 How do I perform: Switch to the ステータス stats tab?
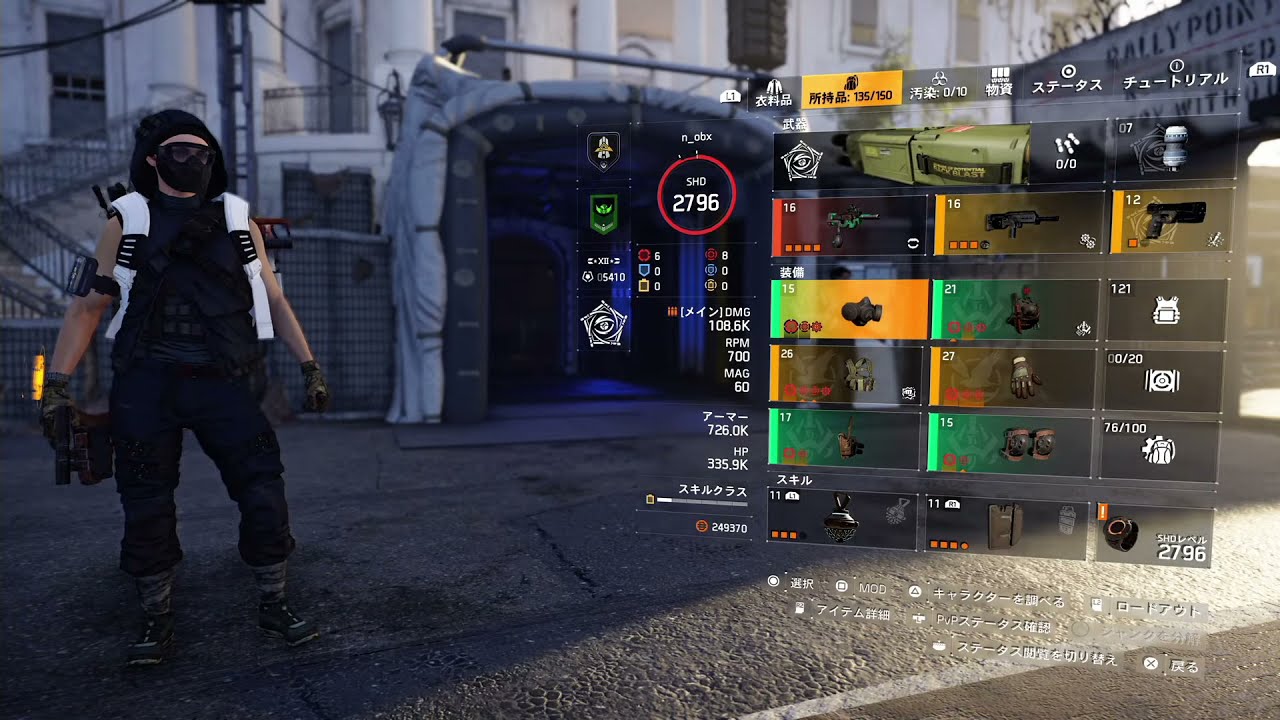click(1067, 80)
